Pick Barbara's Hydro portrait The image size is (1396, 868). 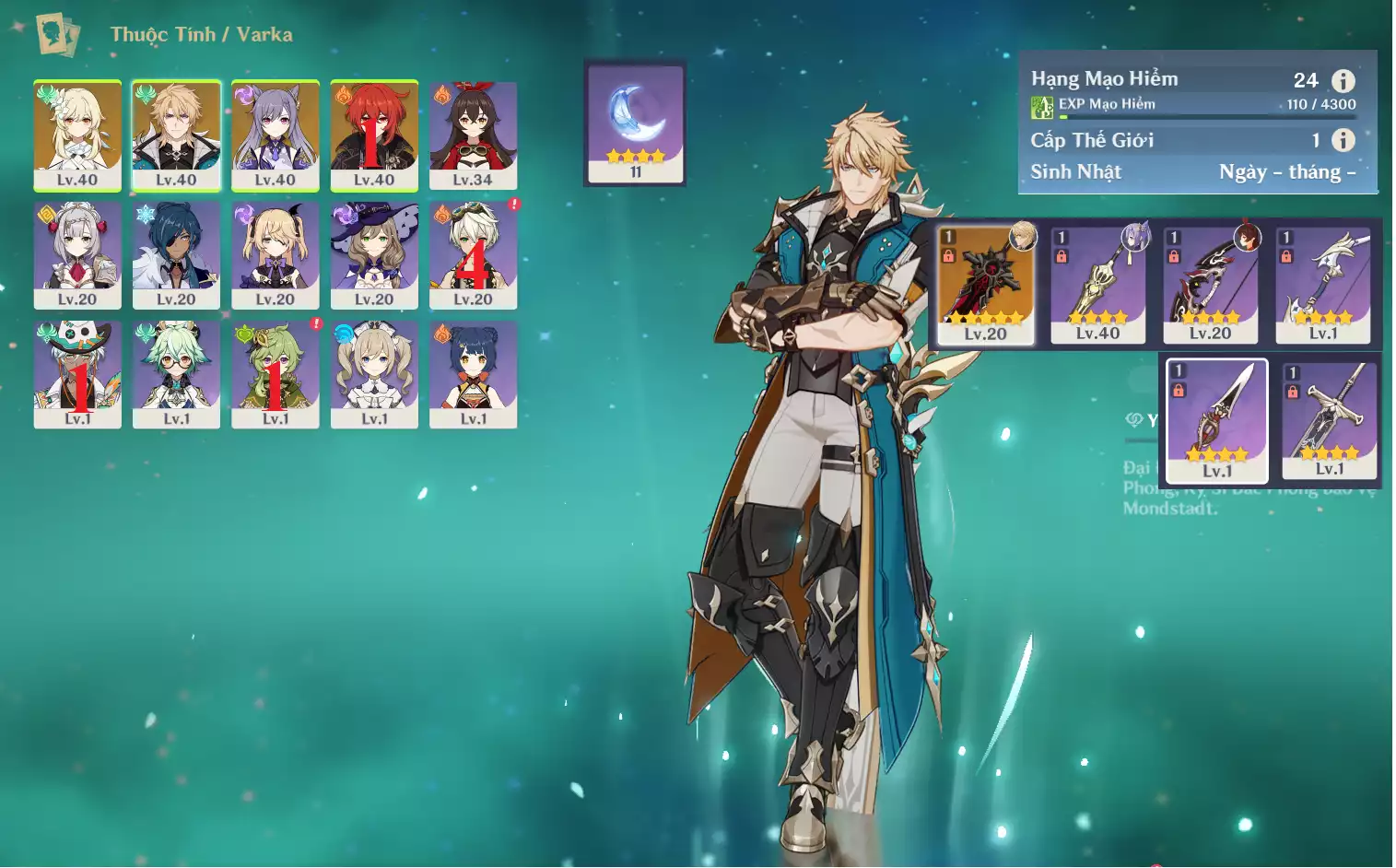coord(374,373)
